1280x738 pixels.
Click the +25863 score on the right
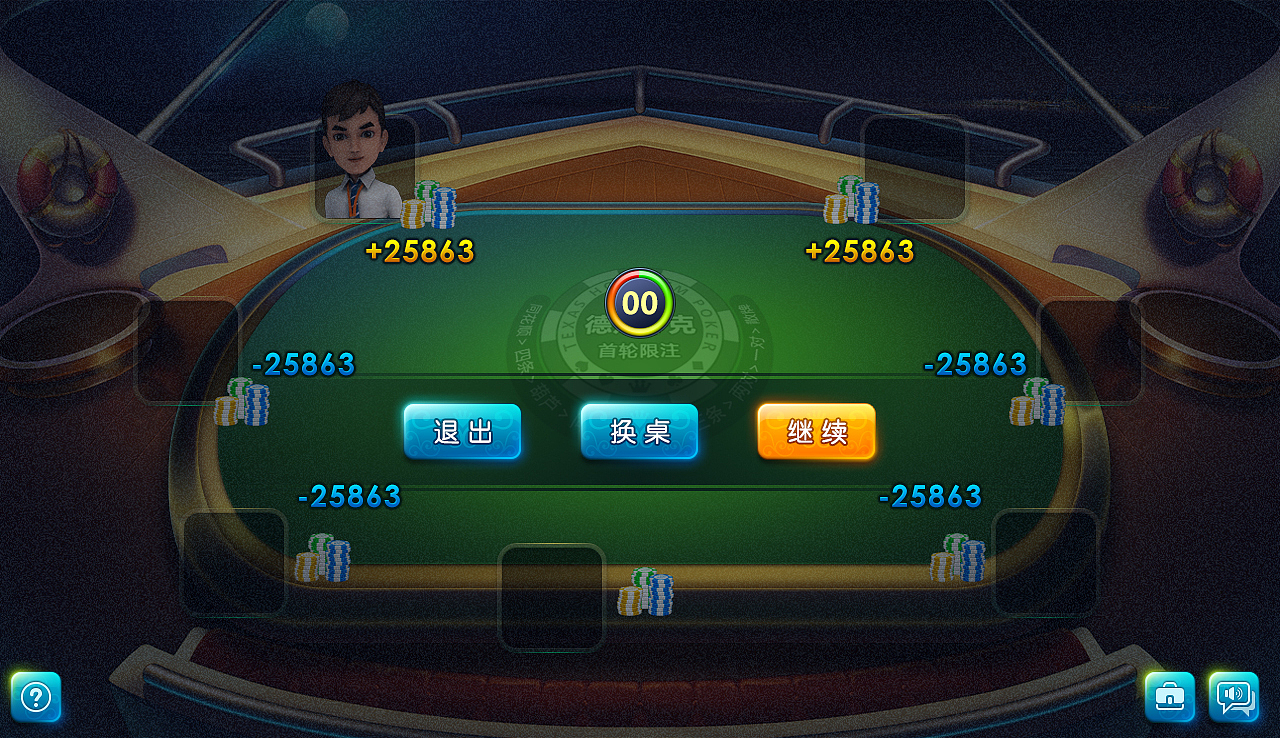[x=862, y=252]
